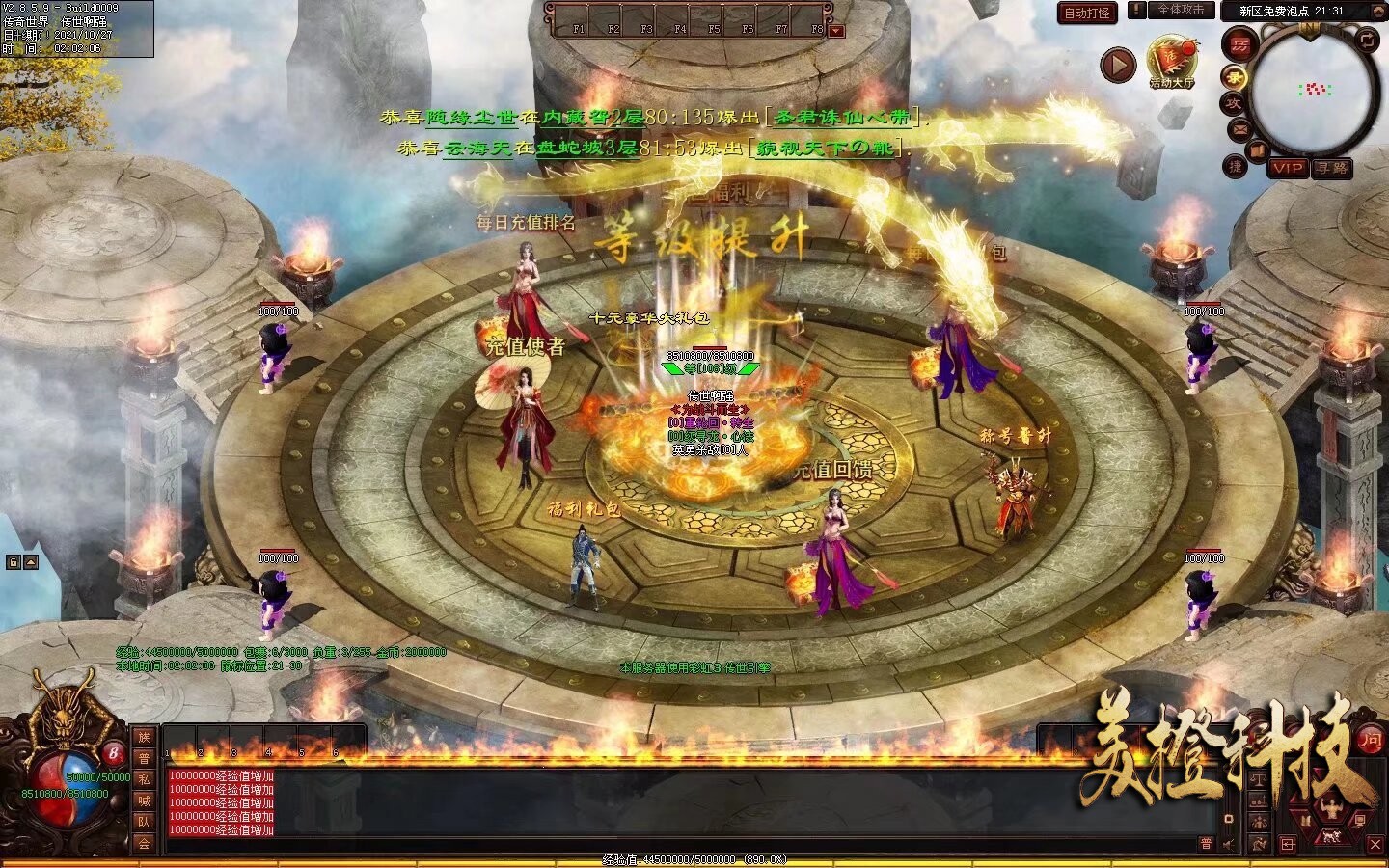1389x868 pixels.
Task: Choose the 队 team chat channel
Action: (x=144, y=822)
